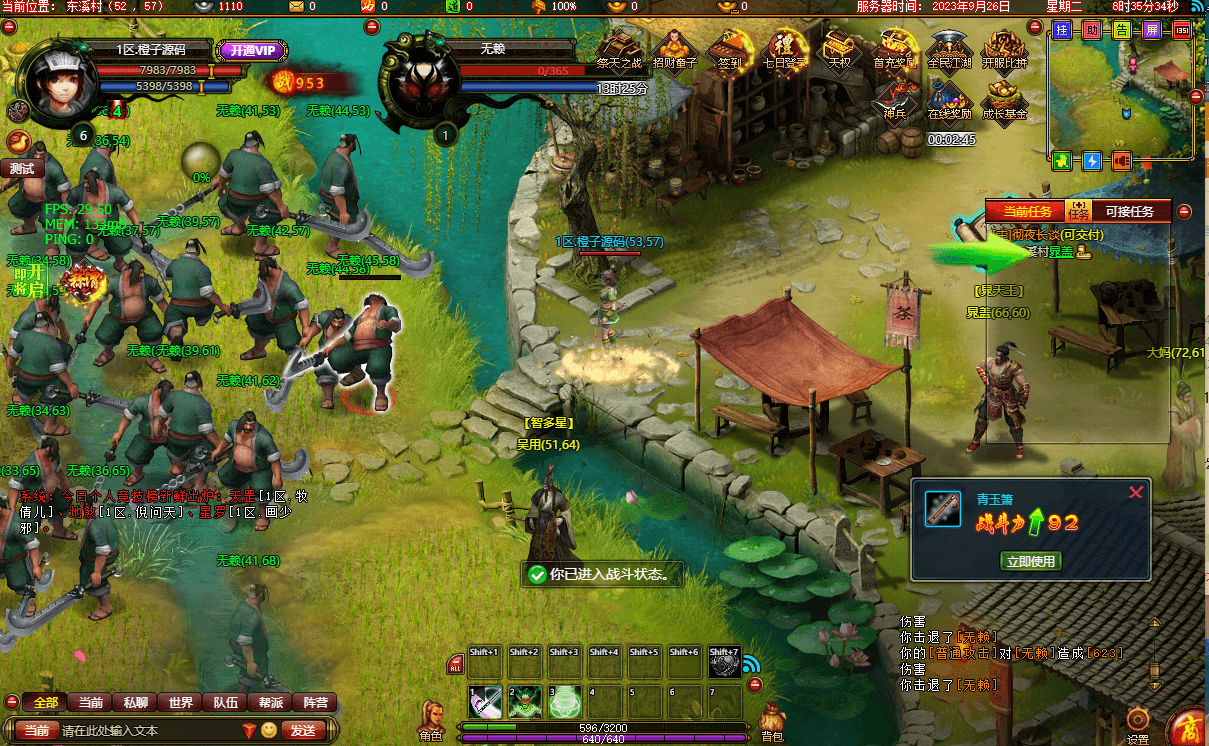Screen dimensions: 1209x746
Task: Open the 角色 character sheet
Action: coord(431,720)
